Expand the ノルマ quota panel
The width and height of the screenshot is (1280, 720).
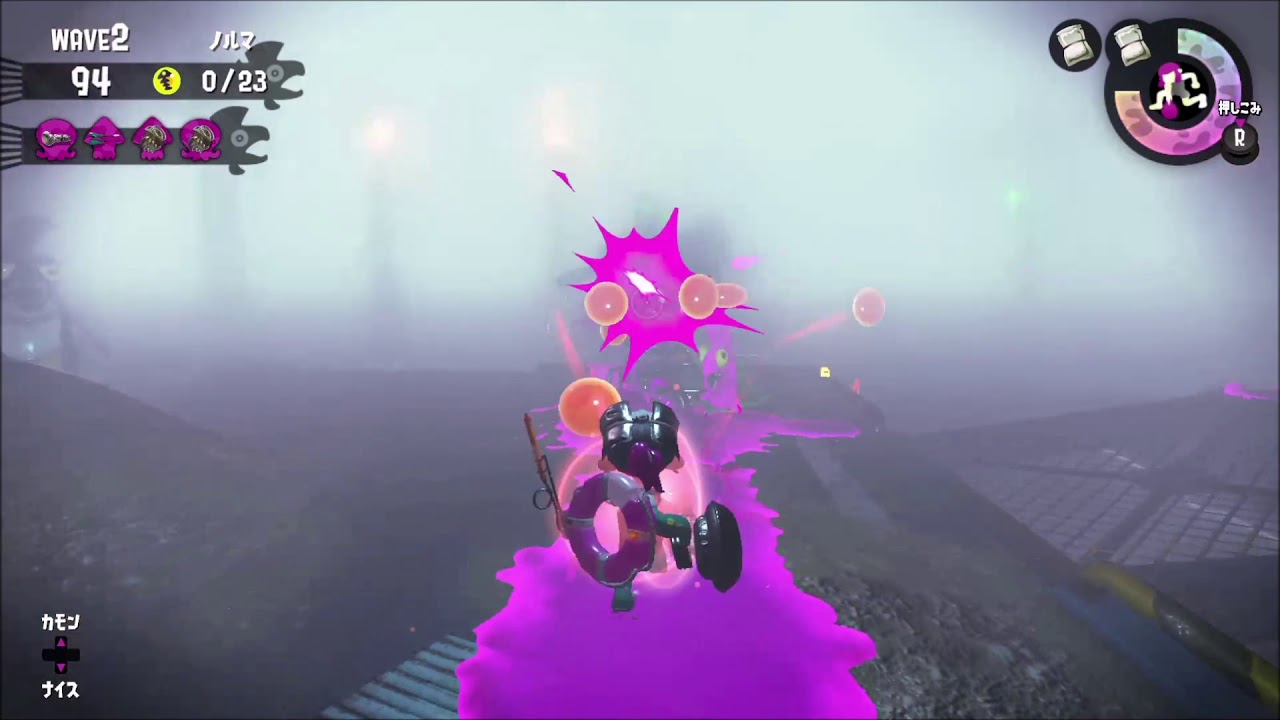232,42
